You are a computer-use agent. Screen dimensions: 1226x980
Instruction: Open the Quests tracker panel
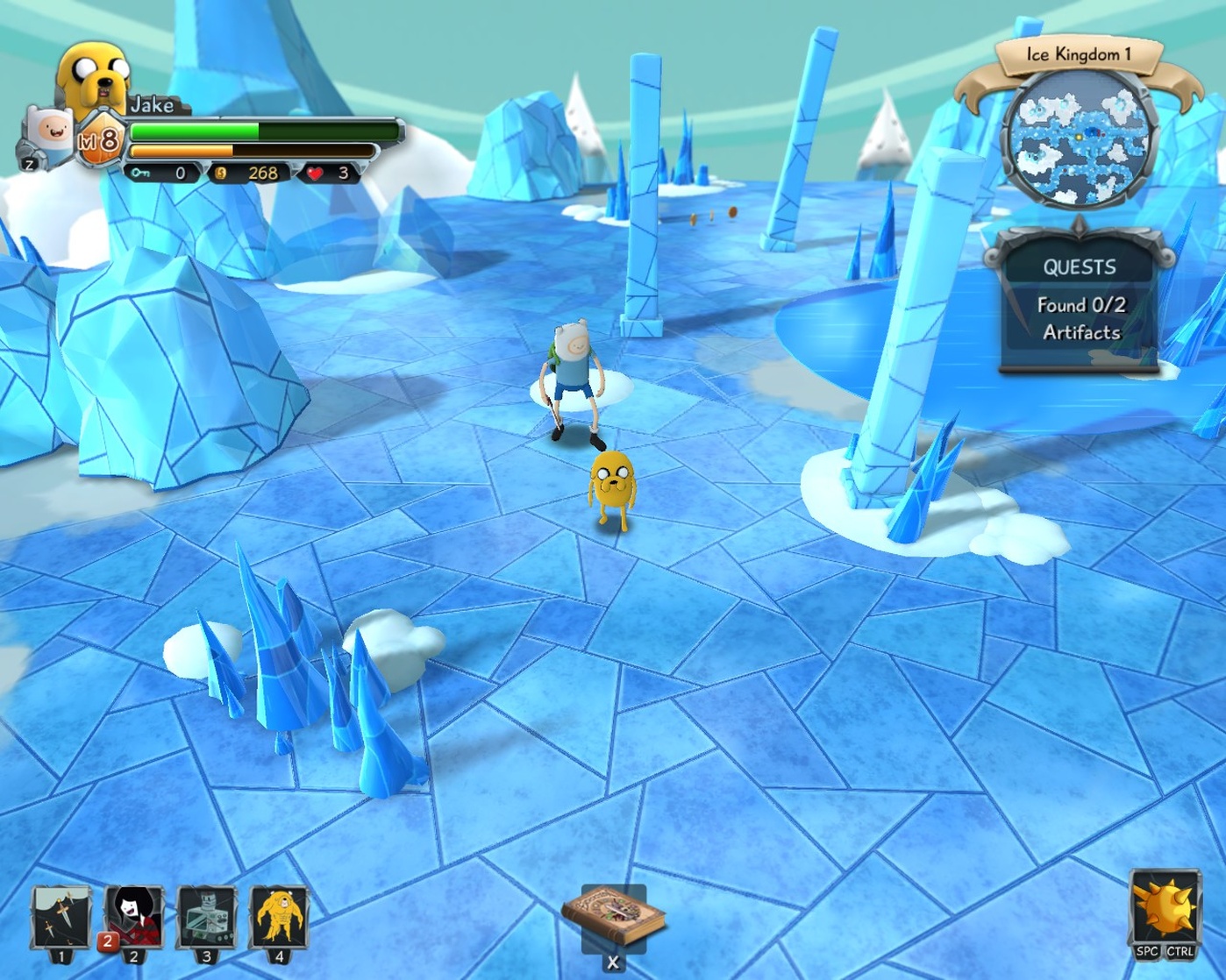pyautogui.click(x=1080, y=301)
